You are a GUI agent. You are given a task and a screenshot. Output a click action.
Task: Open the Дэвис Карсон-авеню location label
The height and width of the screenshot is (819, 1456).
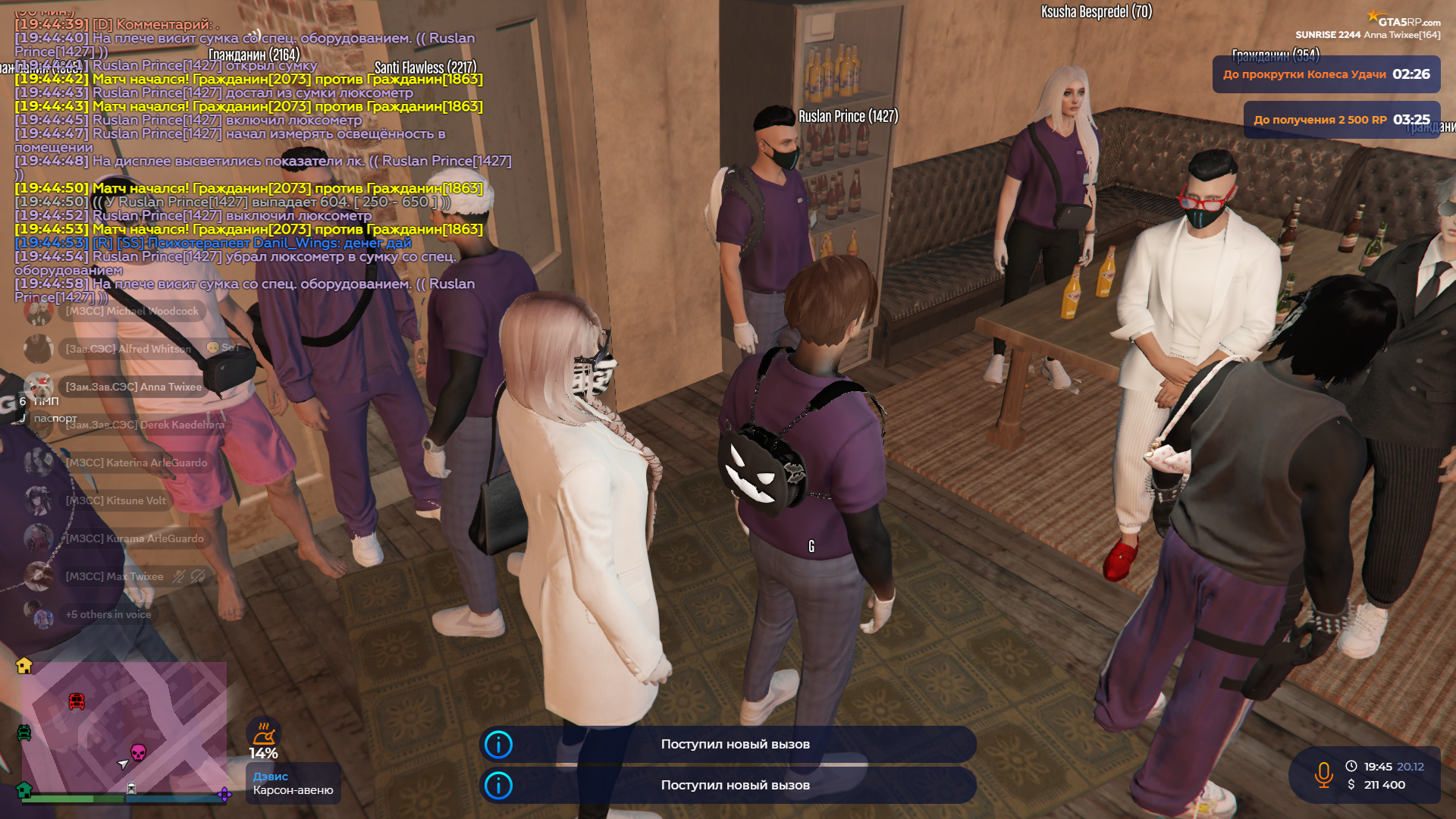coord(293,783)
